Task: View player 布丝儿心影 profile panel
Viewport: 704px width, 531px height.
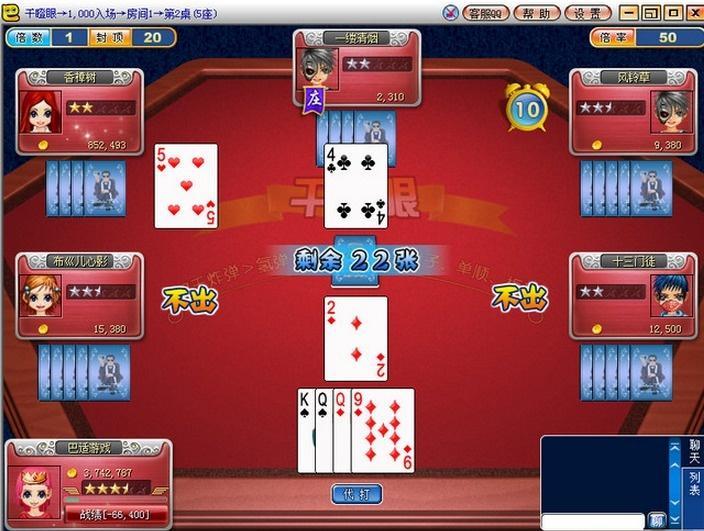Action: [x=79, y=297]
